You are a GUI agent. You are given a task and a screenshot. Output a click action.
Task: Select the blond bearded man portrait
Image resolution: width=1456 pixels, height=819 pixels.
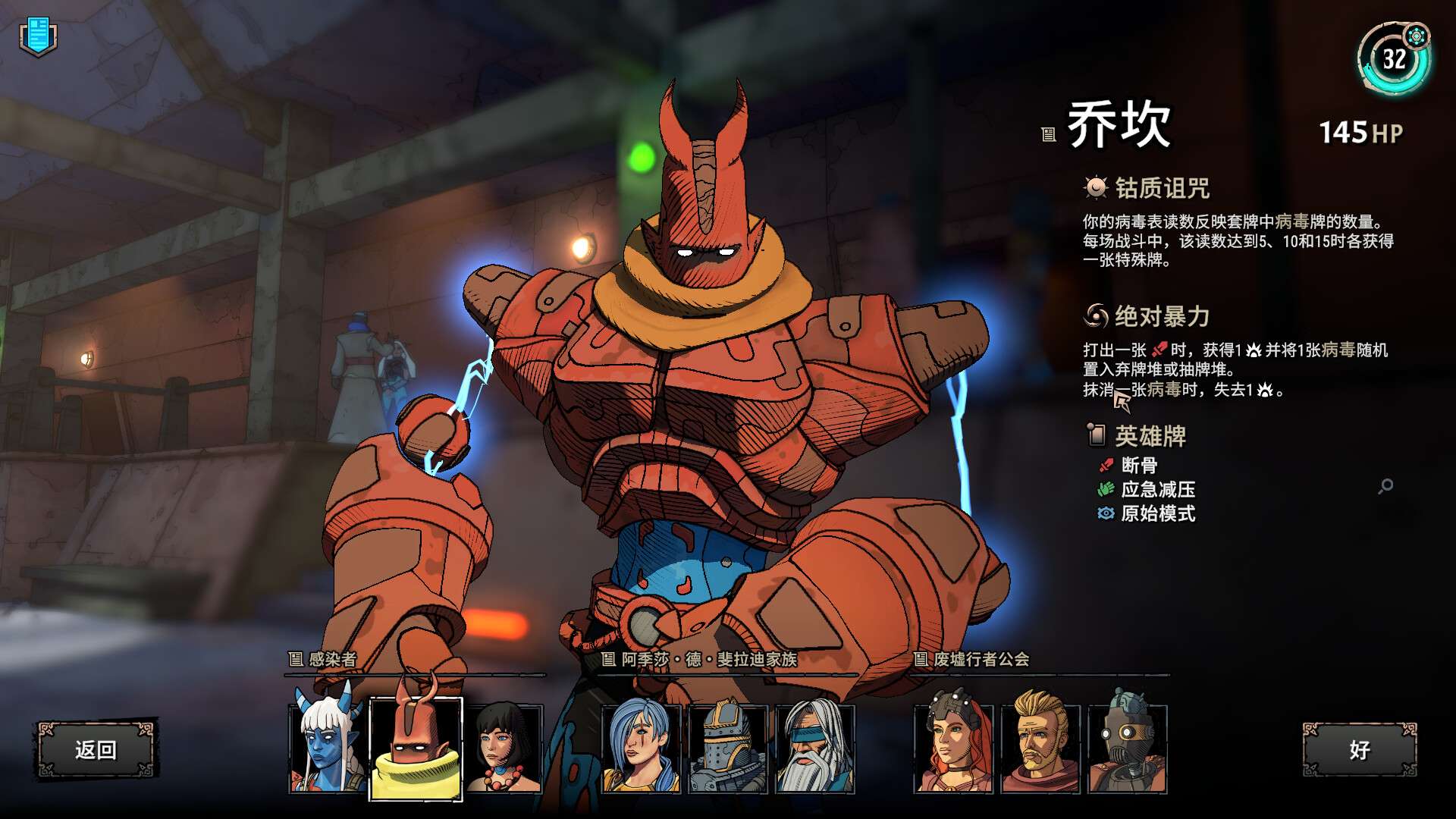click(x=1040, y=748)
